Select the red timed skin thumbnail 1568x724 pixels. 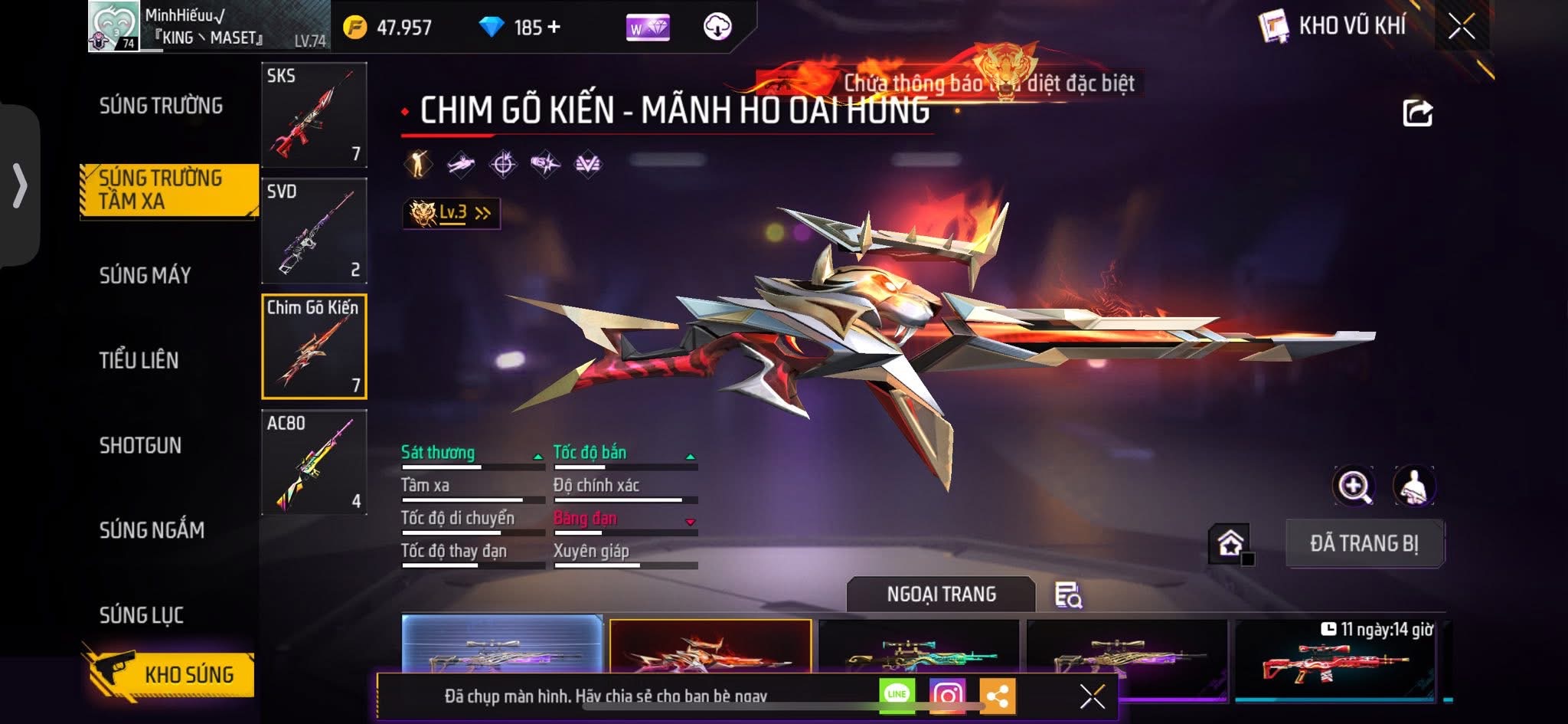tap(1334, 660)
